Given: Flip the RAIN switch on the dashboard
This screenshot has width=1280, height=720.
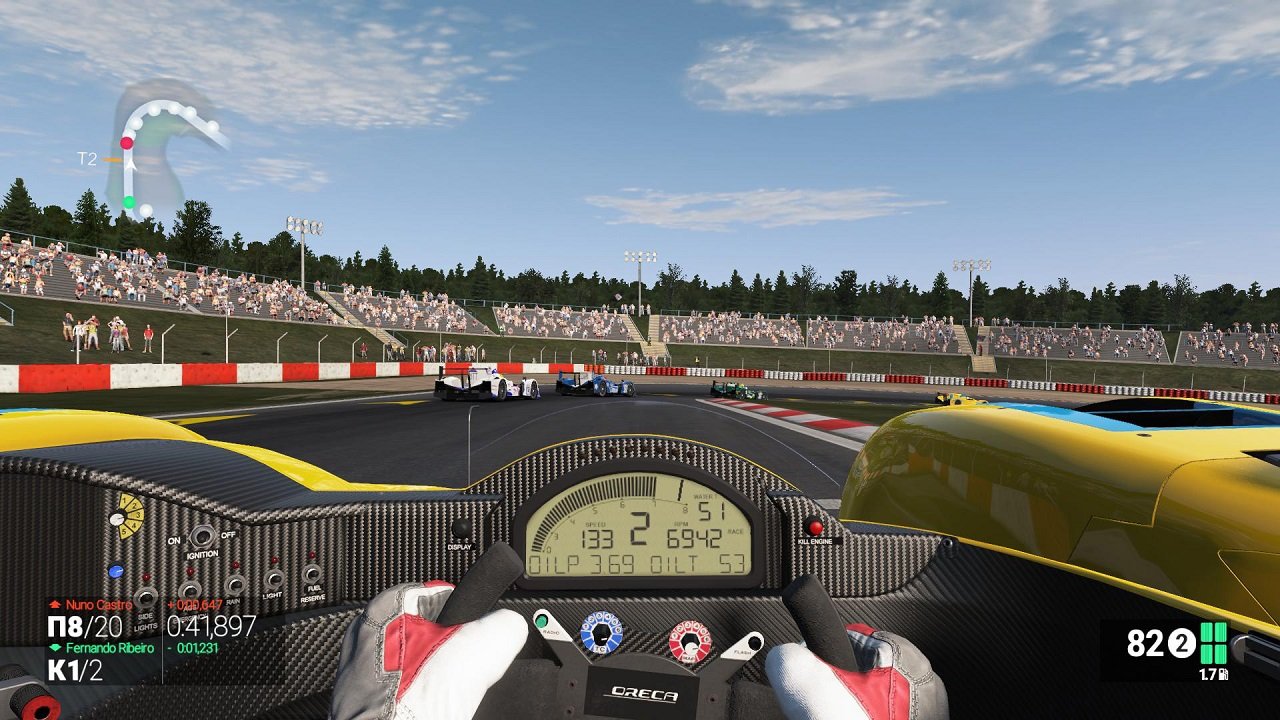Looking at the screenshot, I should [235, 583].
